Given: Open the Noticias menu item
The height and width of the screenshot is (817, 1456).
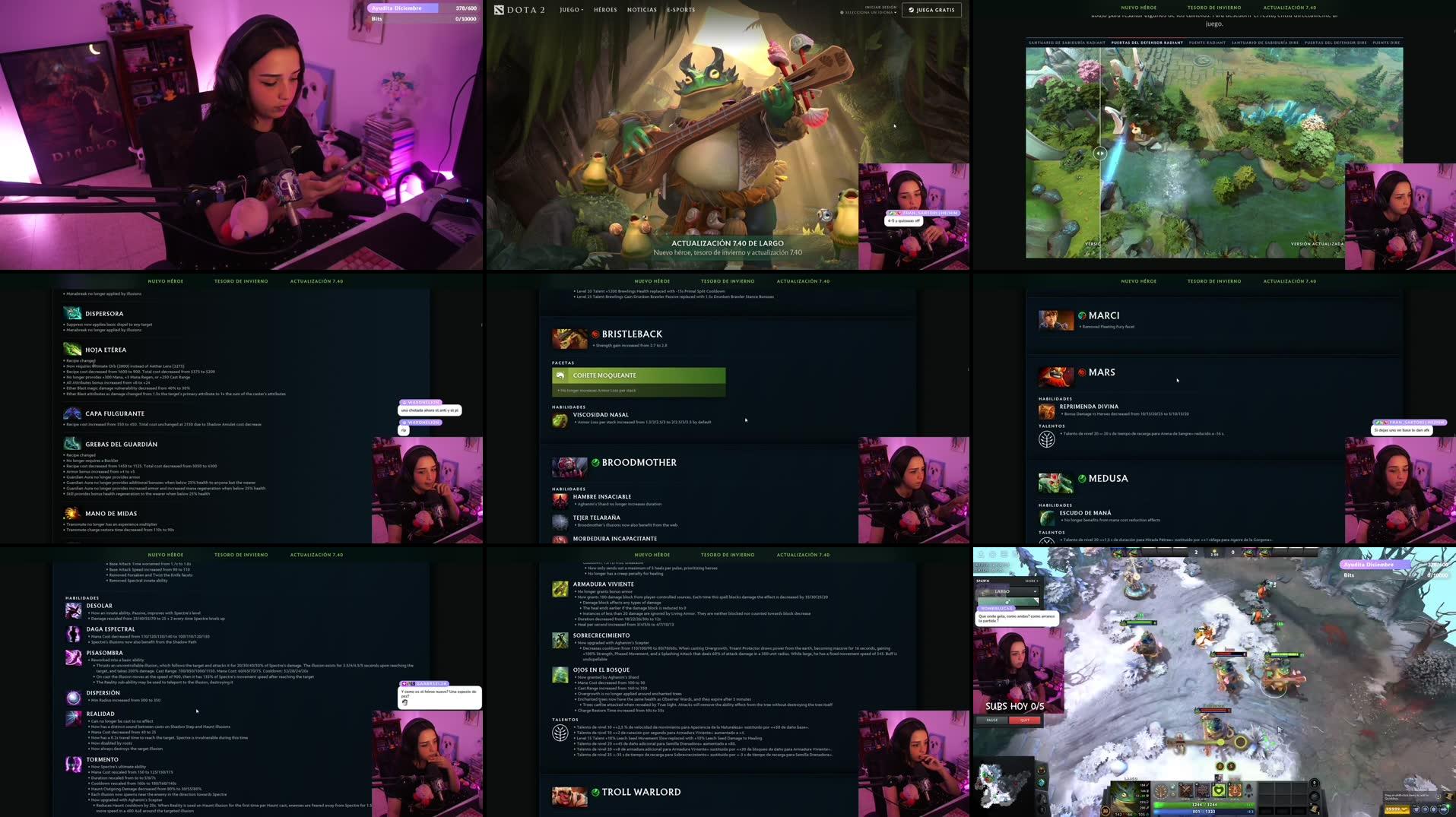Looking at the screenshot, I should pyautogui.click(x=642, y=10).
